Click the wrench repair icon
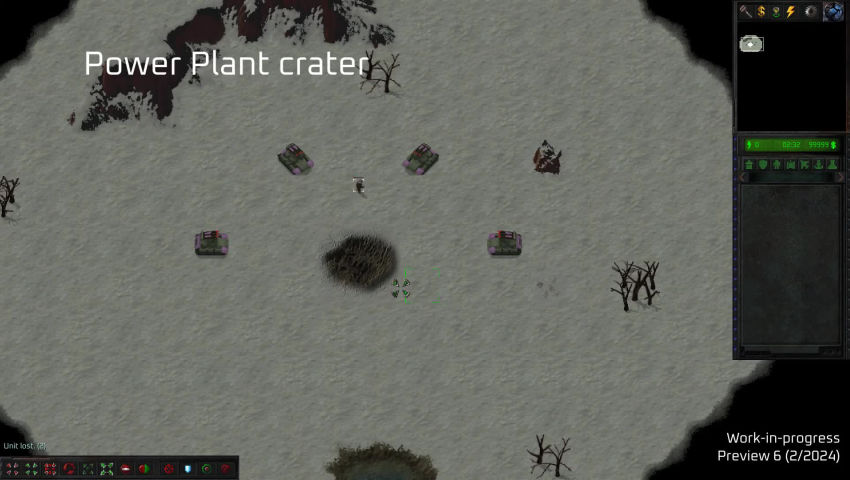This screenshot has width=850, height=480. pos(746,11)
